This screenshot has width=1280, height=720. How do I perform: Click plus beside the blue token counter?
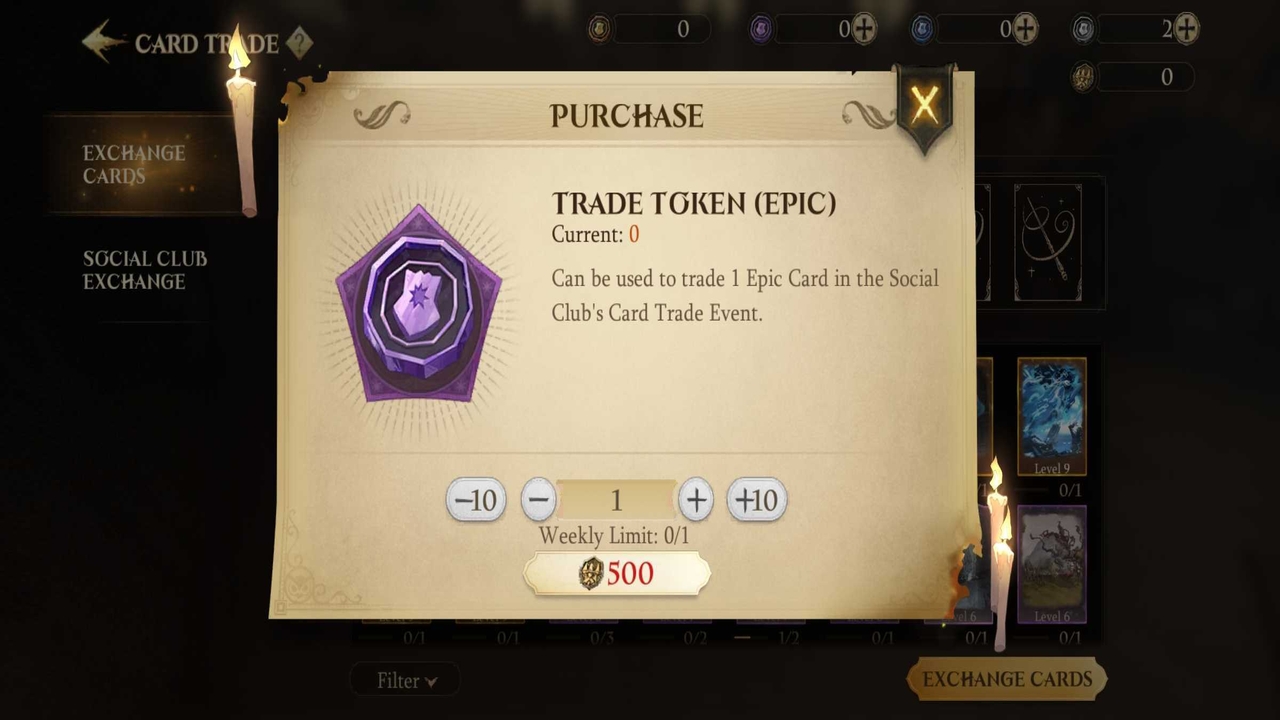(x=1023, y=29)
